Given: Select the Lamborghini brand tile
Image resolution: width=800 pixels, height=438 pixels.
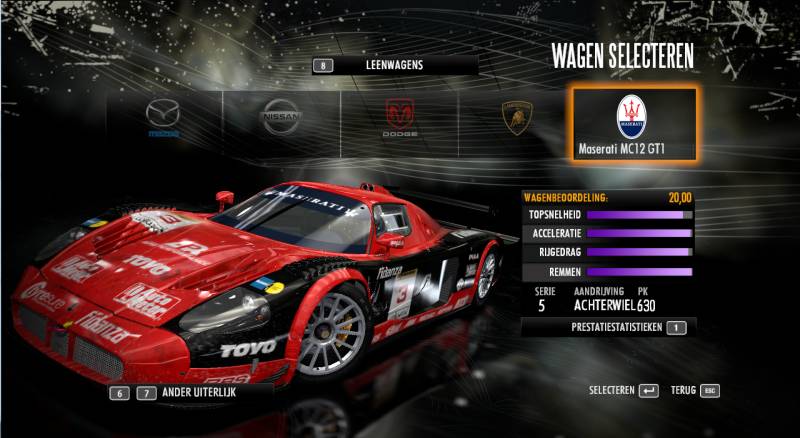Looking at the screenshot, I should [516, 118].
